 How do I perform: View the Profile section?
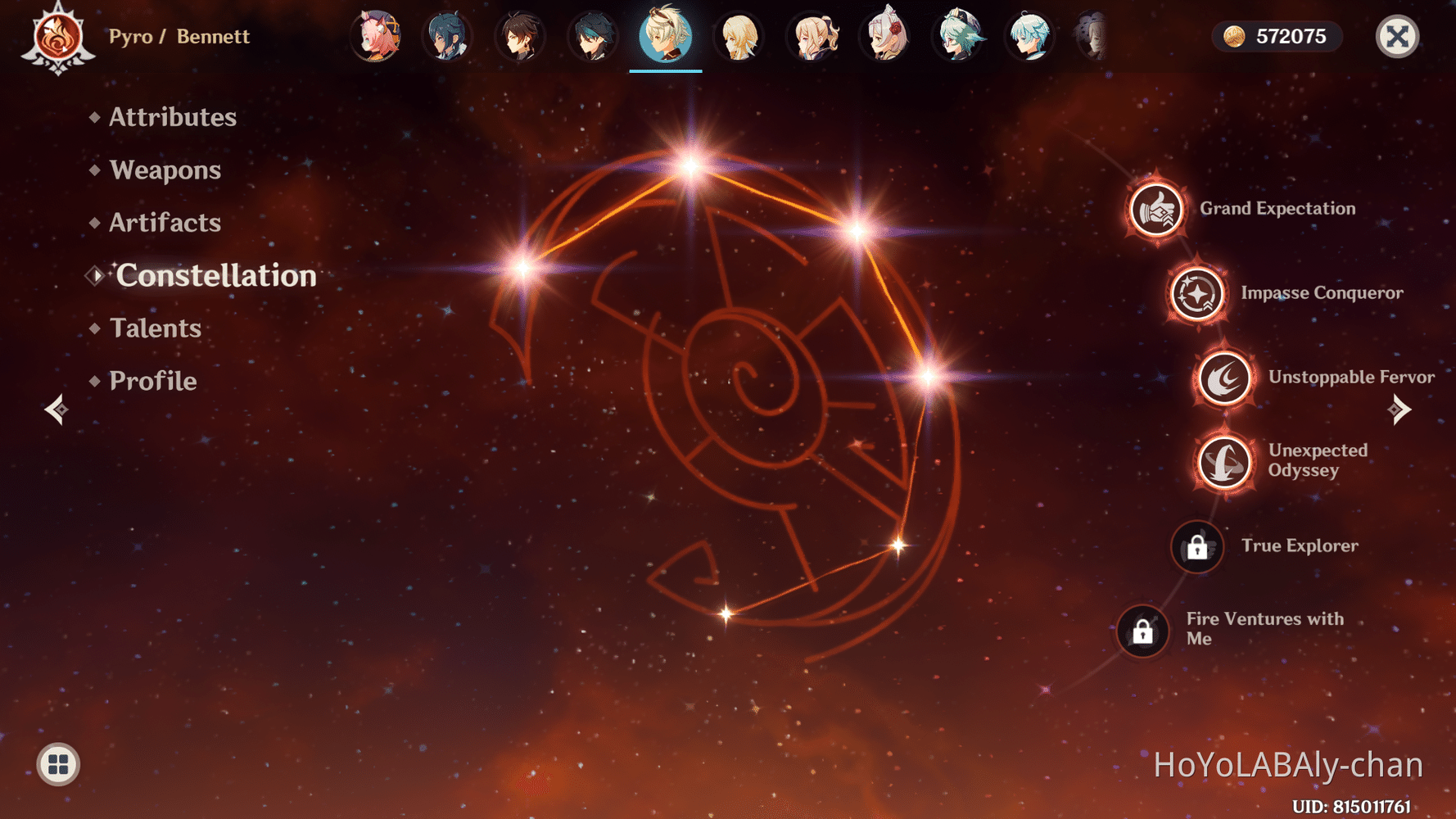(152, 380)
